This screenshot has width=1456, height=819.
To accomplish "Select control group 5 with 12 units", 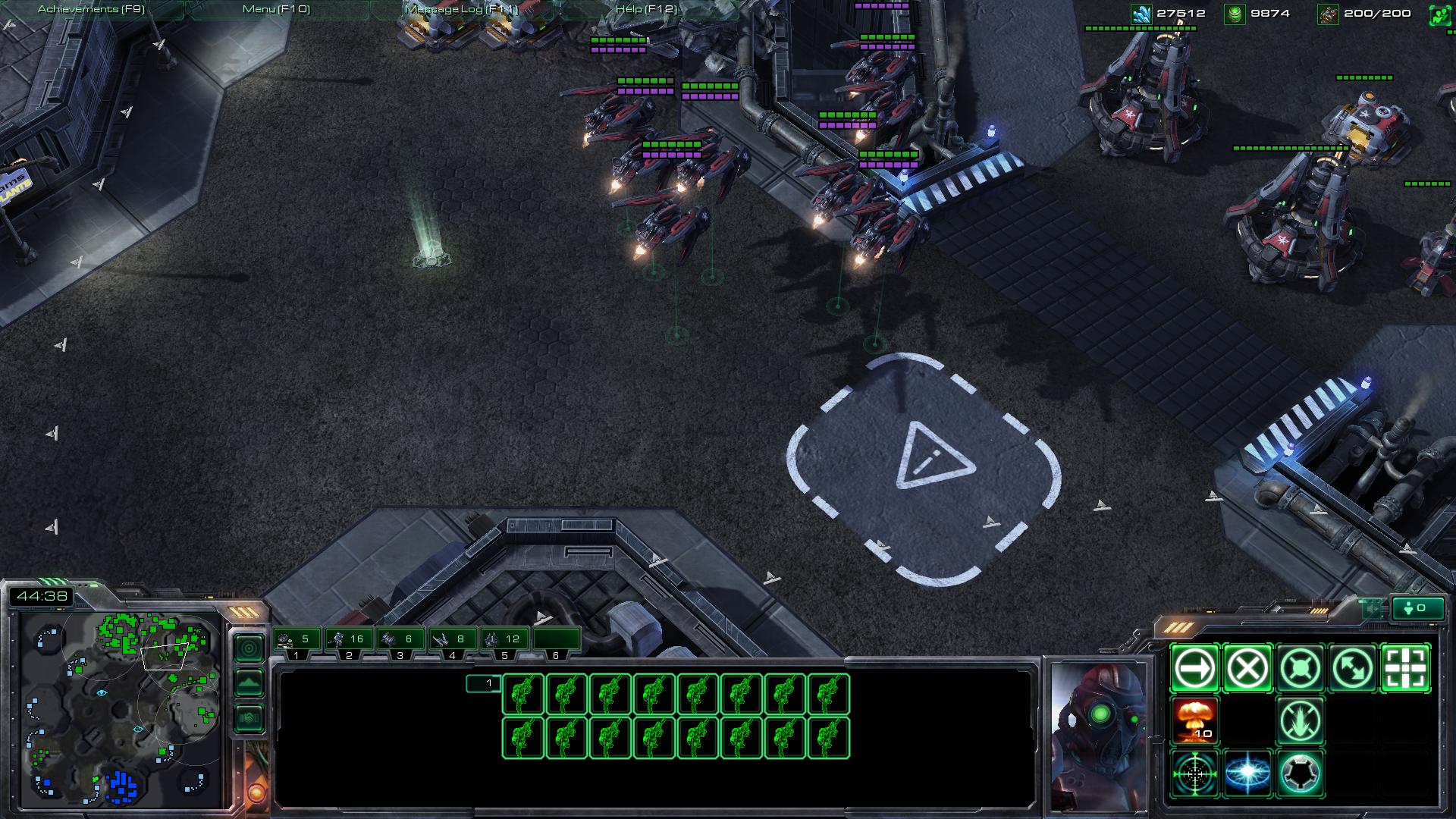I will coord(504,640).
